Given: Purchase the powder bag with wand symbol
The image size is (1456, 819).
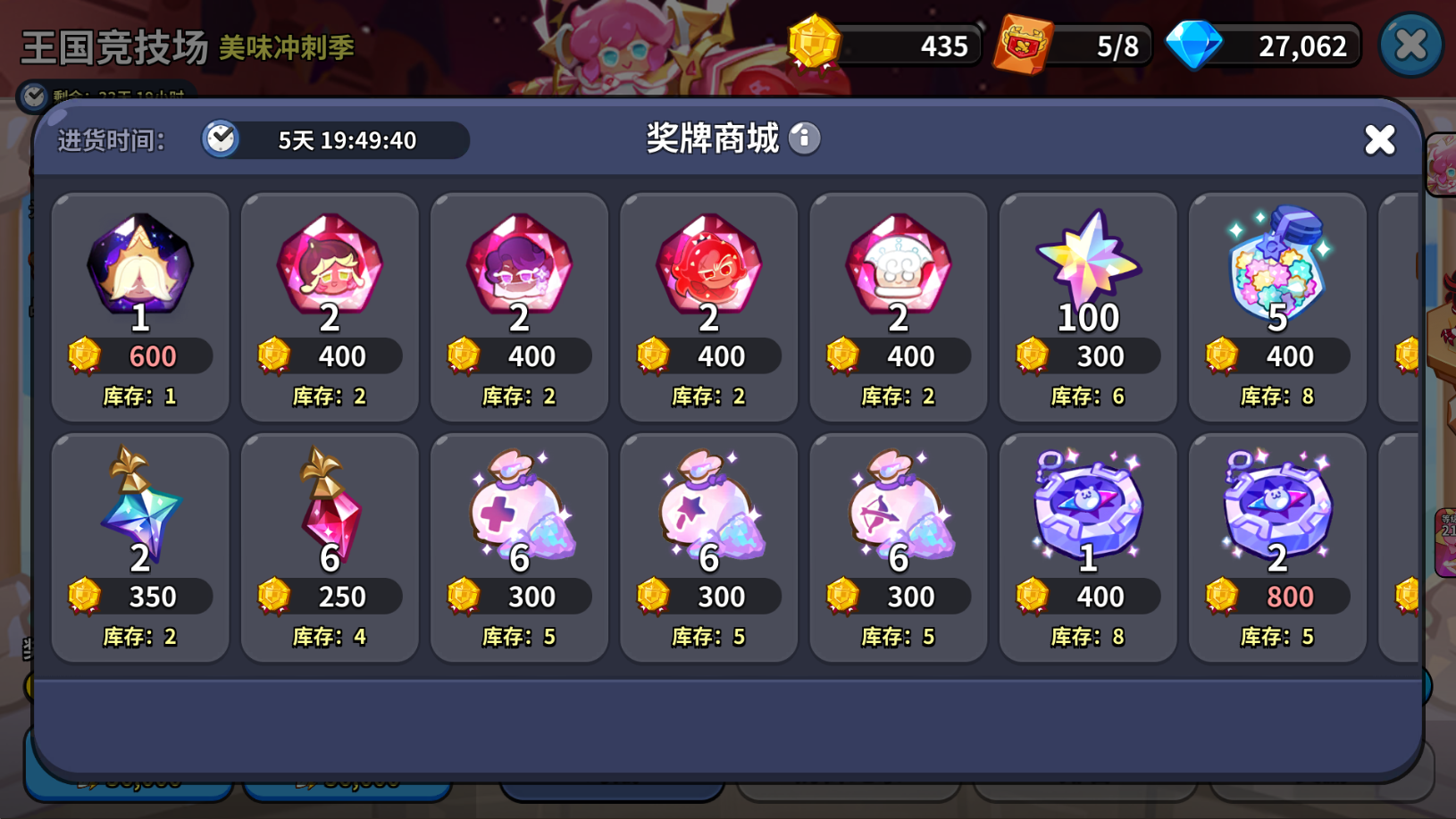Looking at the screenshot, I should [708, 547].
